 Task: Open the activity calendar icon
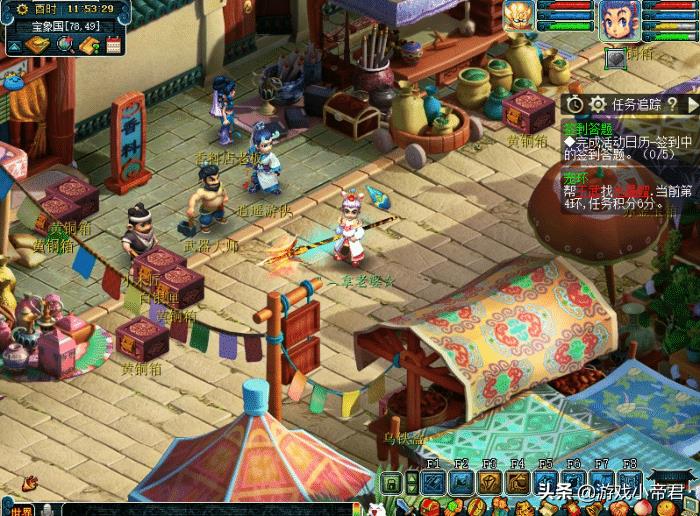coord(113,45)
